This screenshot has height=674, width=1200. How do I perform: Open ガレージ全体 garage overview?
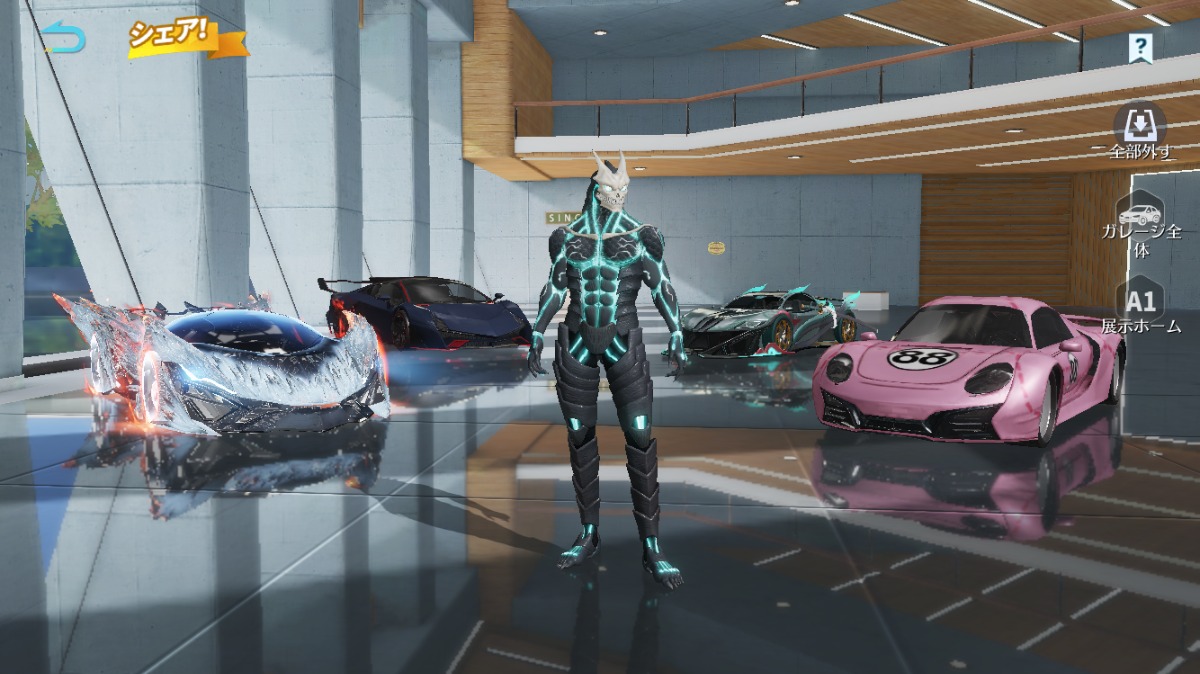coord(1141,226)
